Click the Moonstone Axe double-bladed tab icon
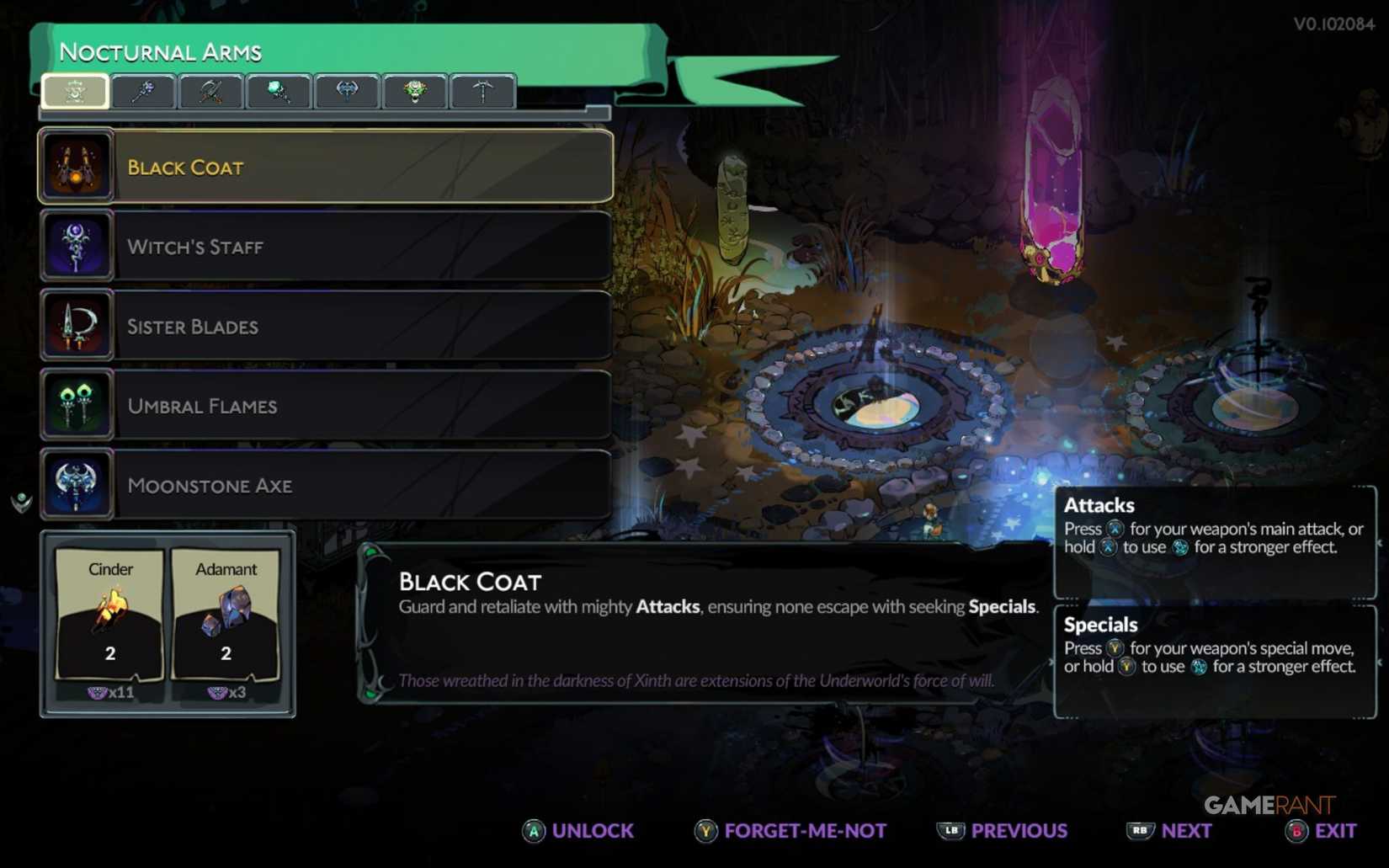This screenshot has height=868, width=1389. click(347, 92)
